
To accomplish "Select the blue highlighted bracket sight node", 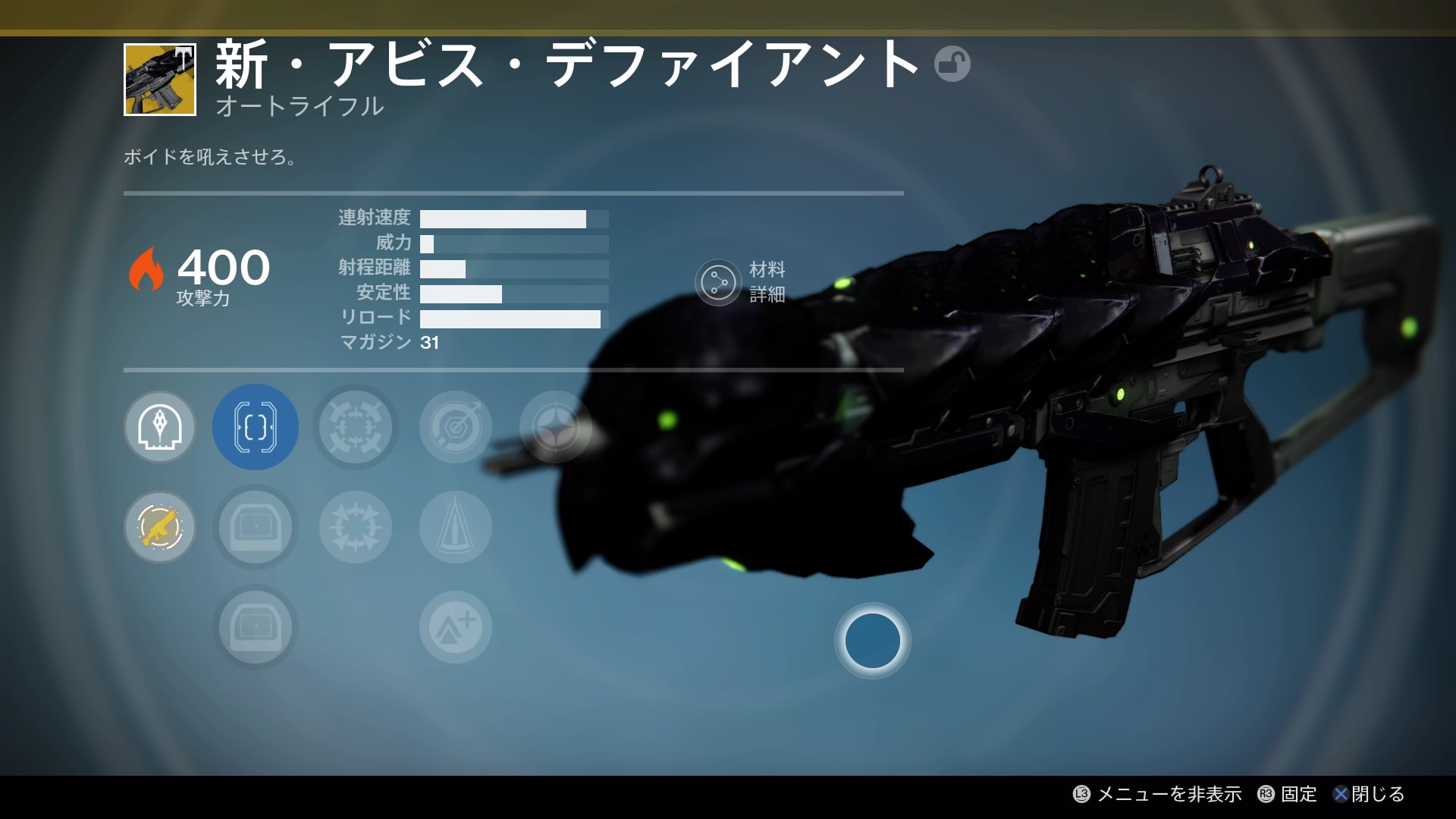I will 256,427.
